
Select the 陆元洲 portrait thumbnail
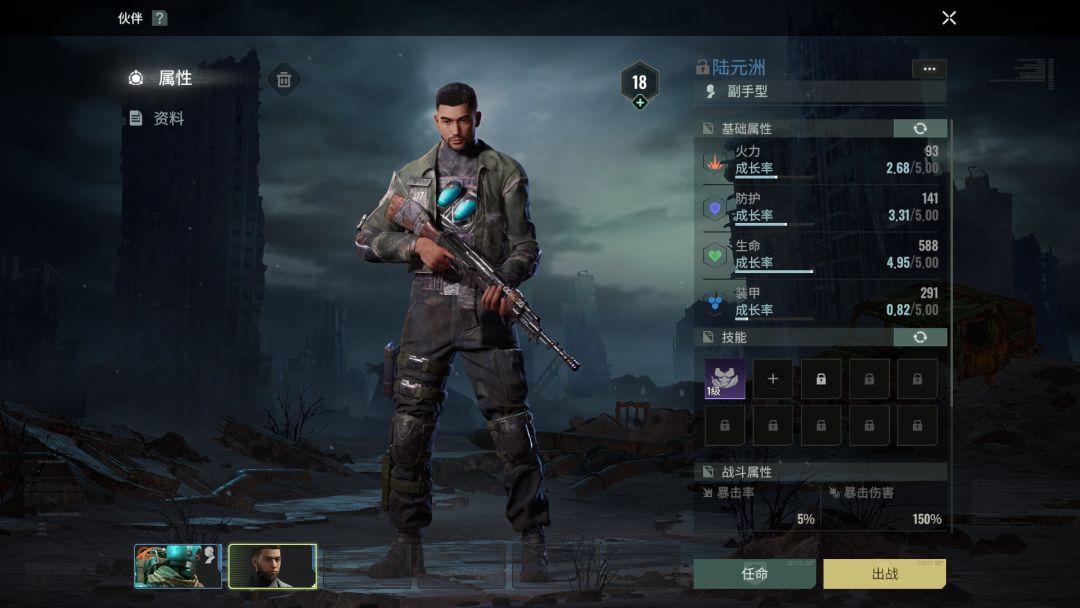click(x=272, y=566)
